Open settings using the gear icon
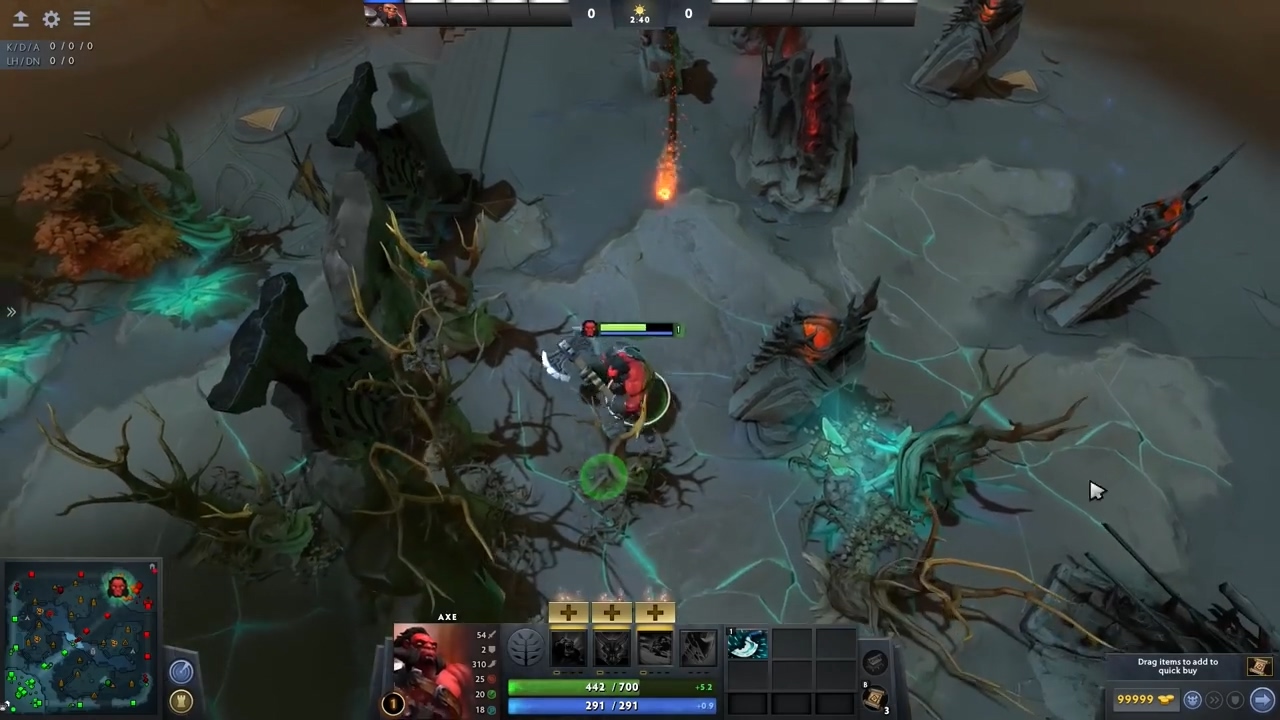The image size is (1280, 720). click(x=51, y=18)
